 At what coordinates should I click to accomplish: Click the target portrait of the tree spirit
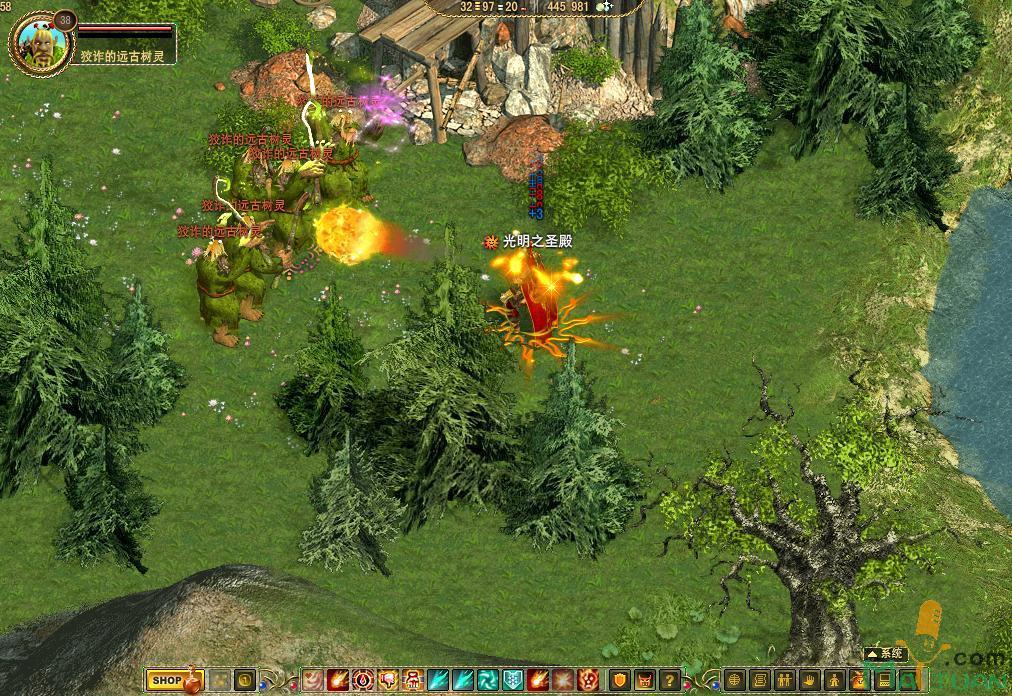tap(41, 40)
